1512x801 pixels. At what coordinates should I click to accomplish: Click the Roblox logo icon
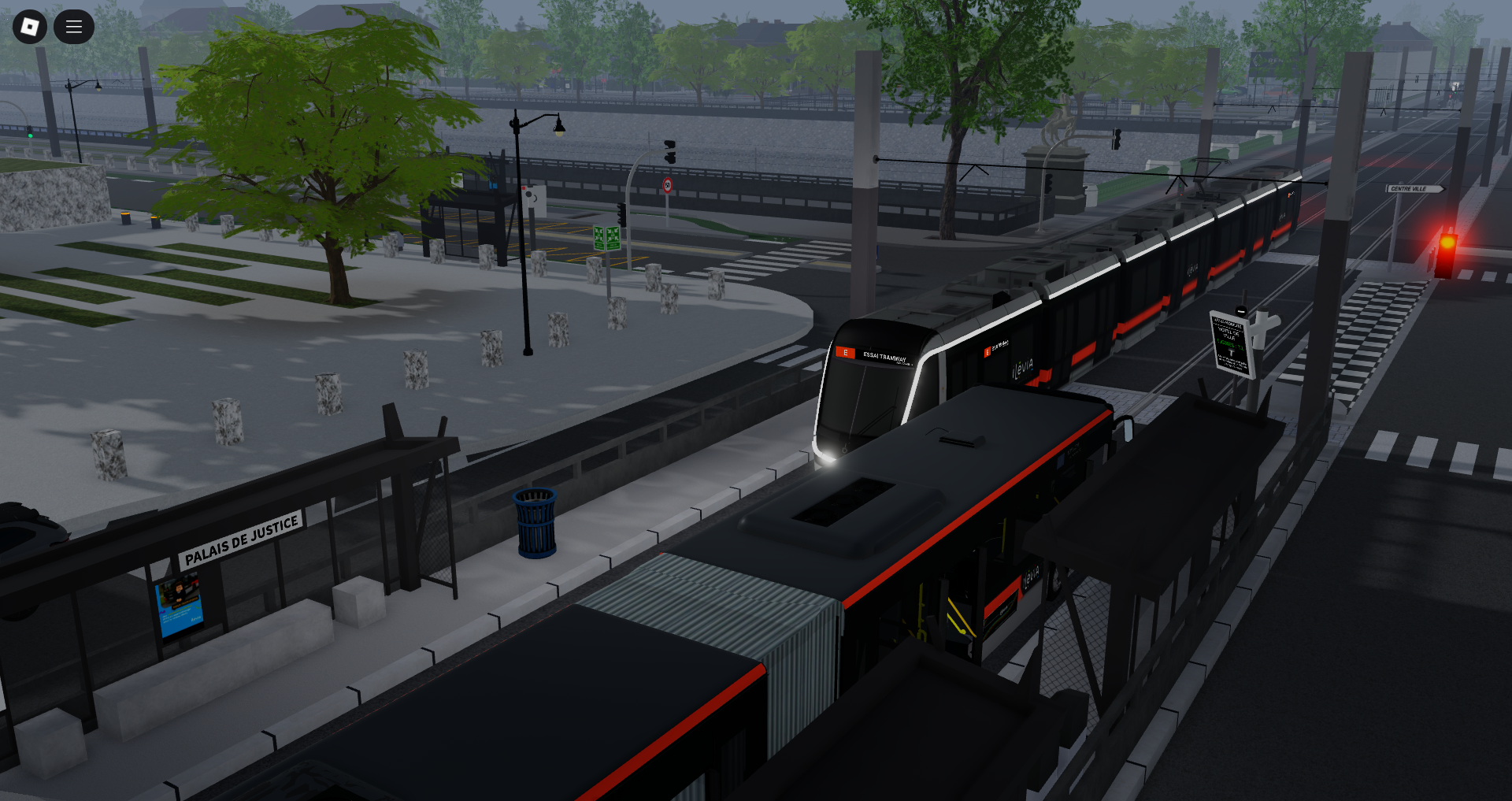click(30, 26)
